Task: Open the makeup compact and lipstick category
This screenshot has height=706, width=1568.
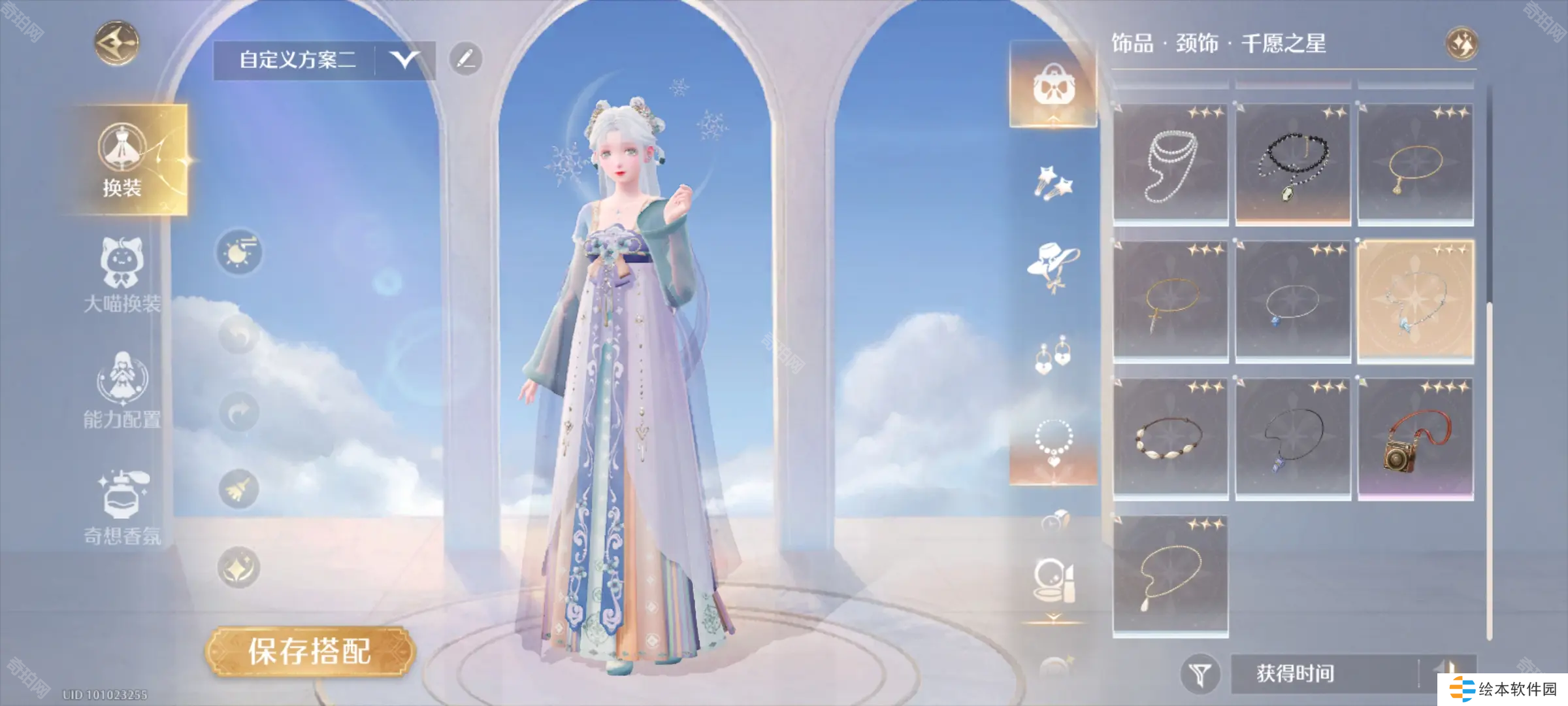Action: coord(1053,580)
